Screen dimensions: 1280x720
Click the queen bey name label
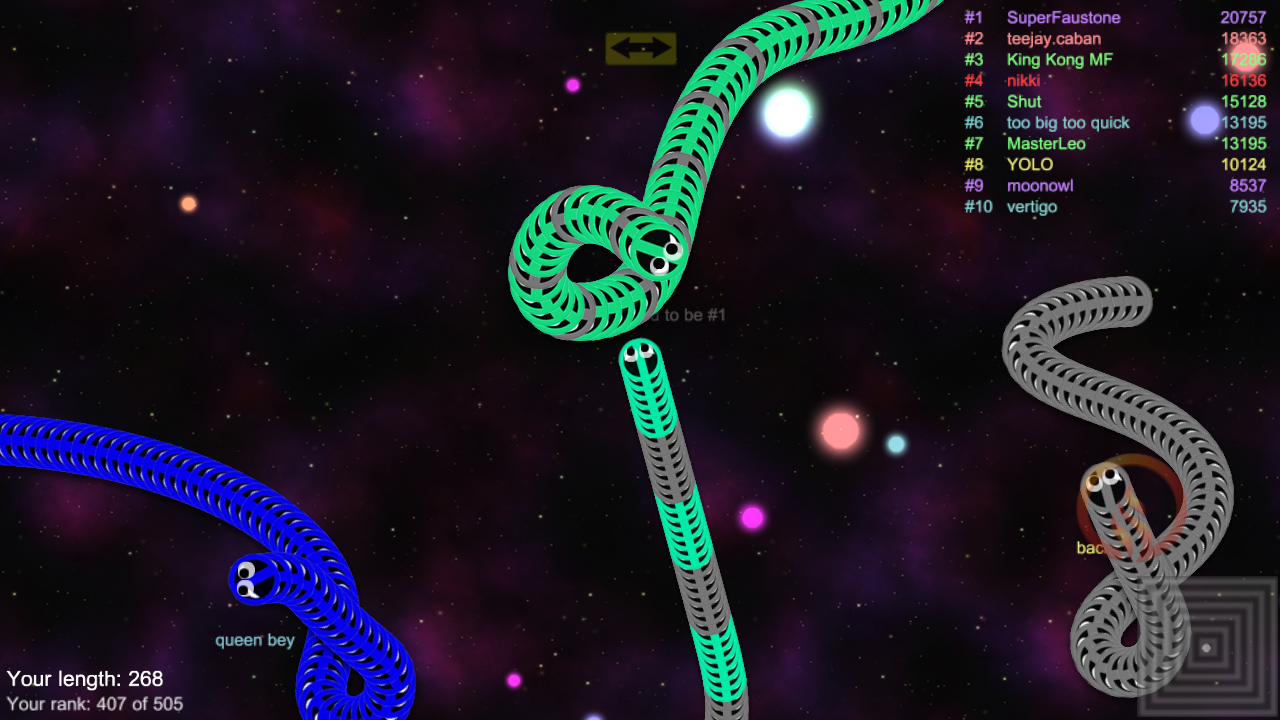(x=255, y=640)
